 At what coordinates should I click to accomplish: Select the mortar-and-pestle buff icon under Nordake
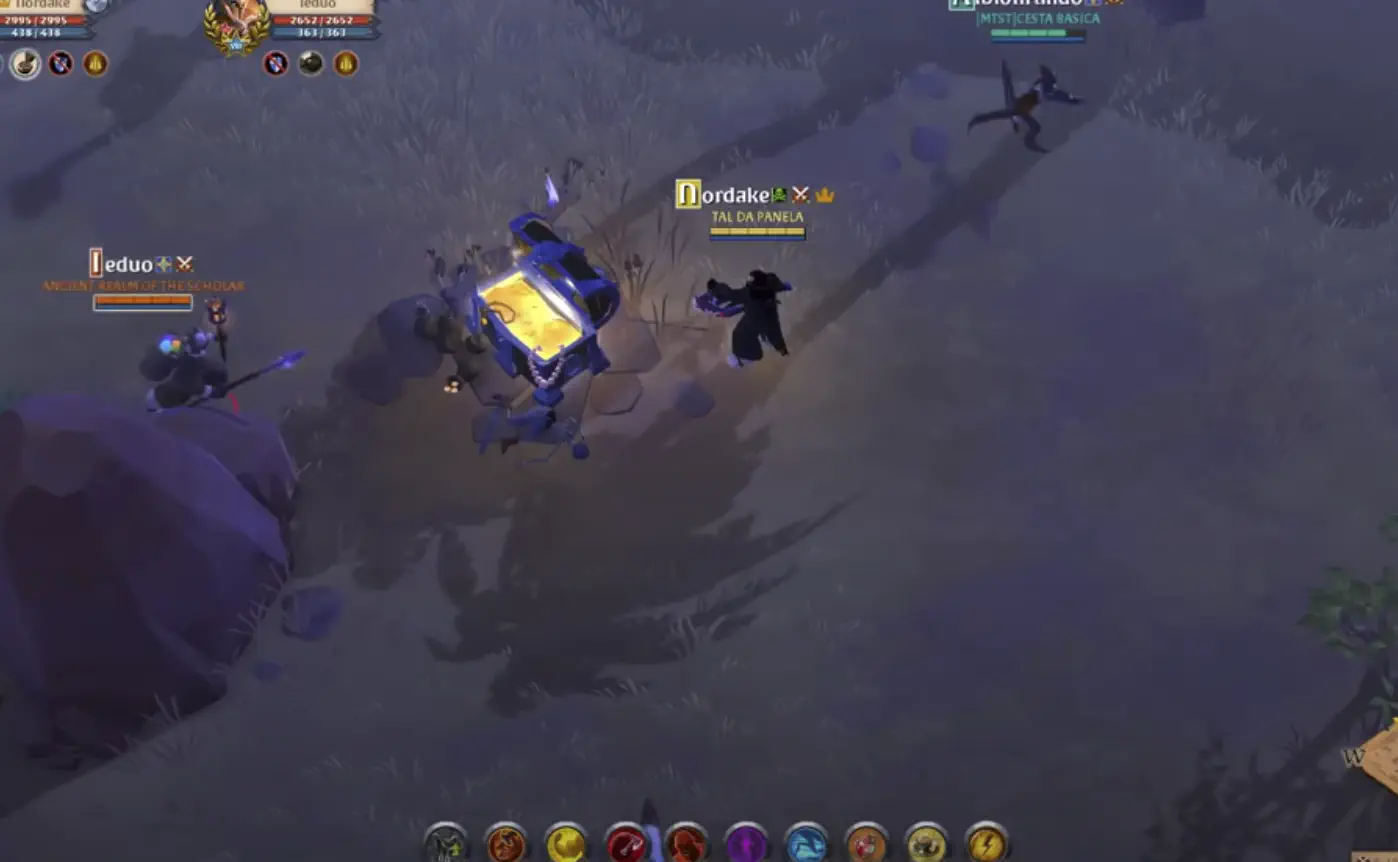coord(25,63)
